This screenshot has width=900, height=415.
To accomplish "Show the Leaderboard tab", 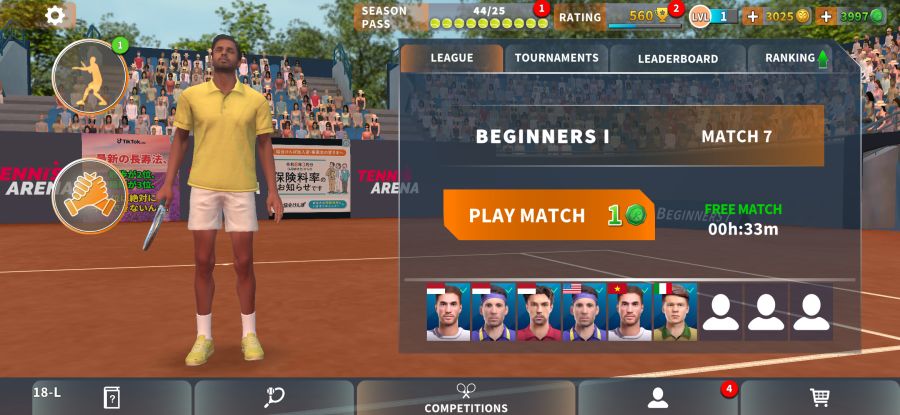I will point(678,58).
